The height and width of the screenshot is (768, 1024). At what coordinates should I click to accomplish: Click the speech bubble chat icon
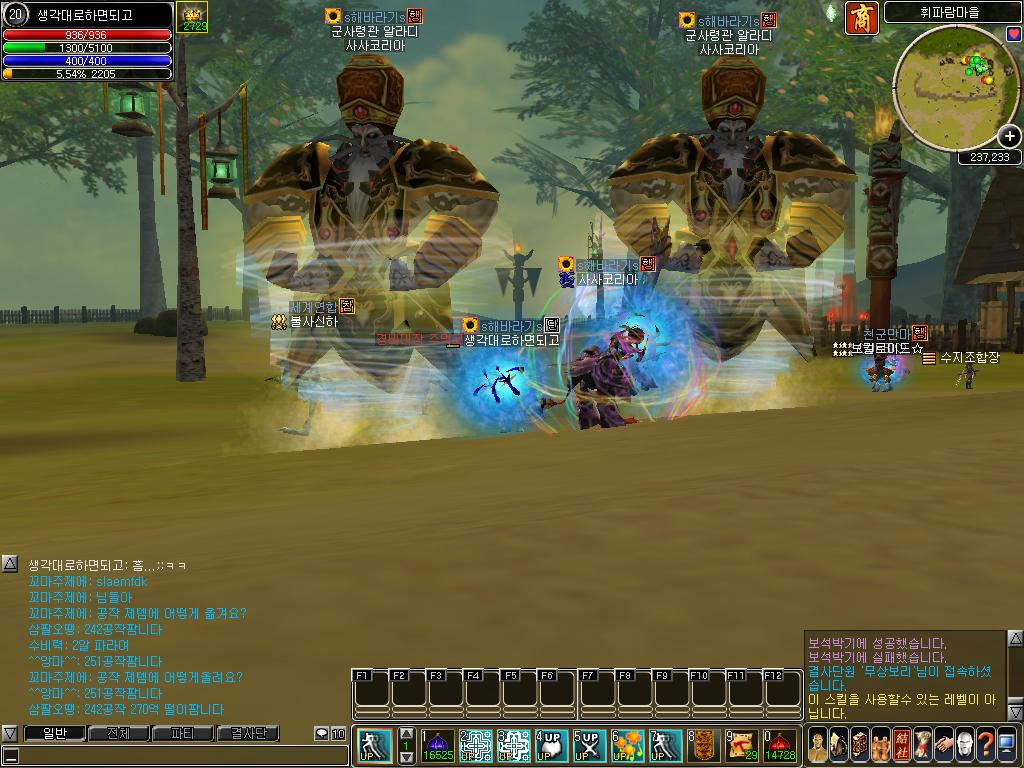(x=322, y=734)
